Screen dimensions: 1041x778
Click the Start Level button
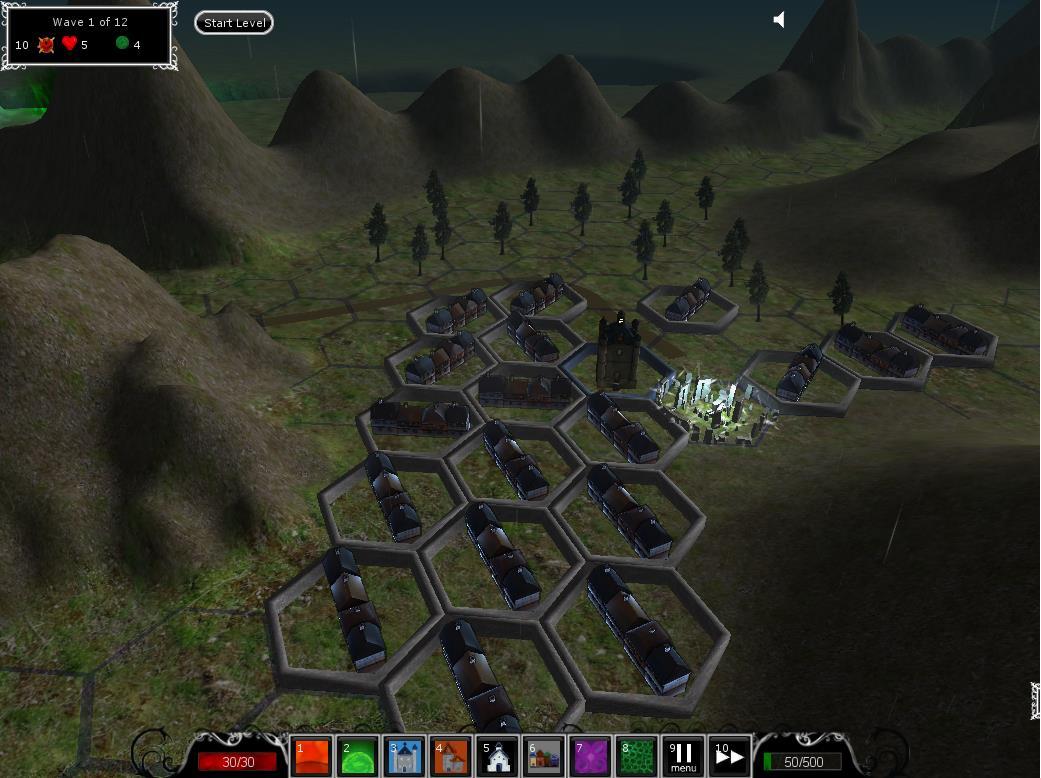tap(234, 23)
